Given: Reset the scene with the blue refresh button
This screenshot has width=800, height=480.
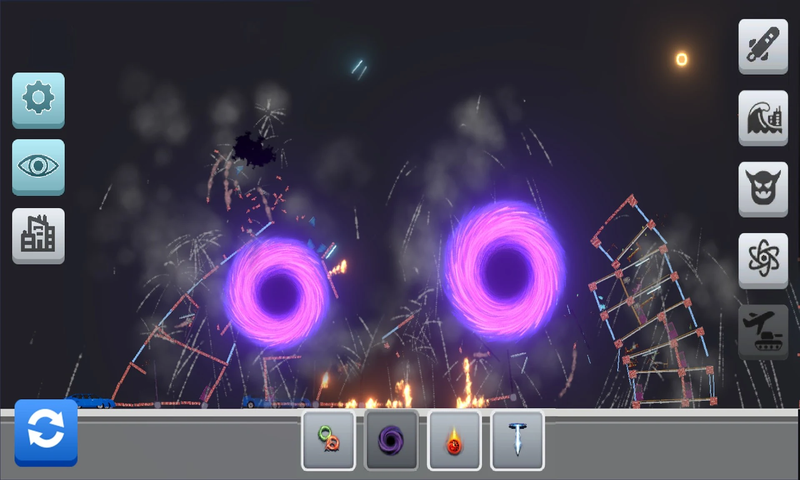Looking at the screenshot, I should [x=46, y=432].
